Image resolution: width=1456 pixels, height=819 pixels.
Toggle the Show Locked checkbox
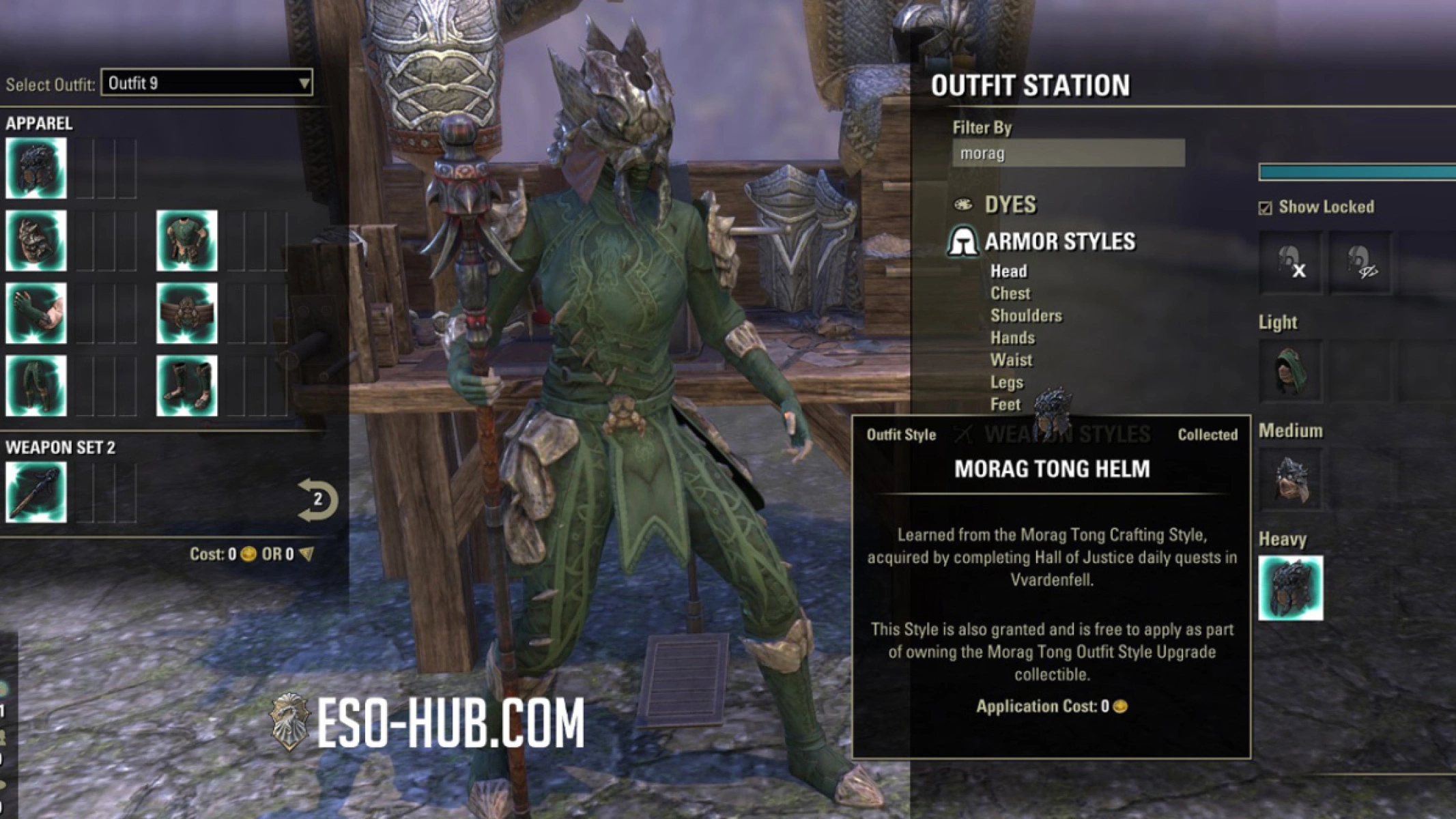coord(1266,207)
